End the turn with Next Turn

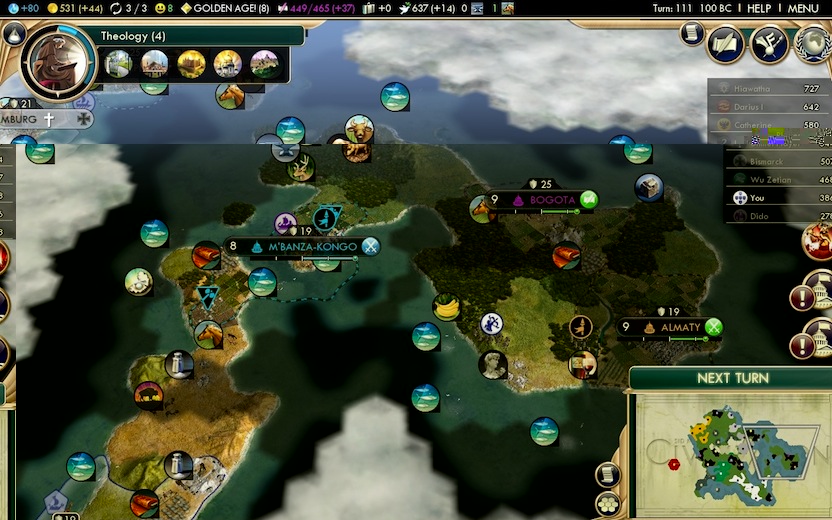coord(733,378)
